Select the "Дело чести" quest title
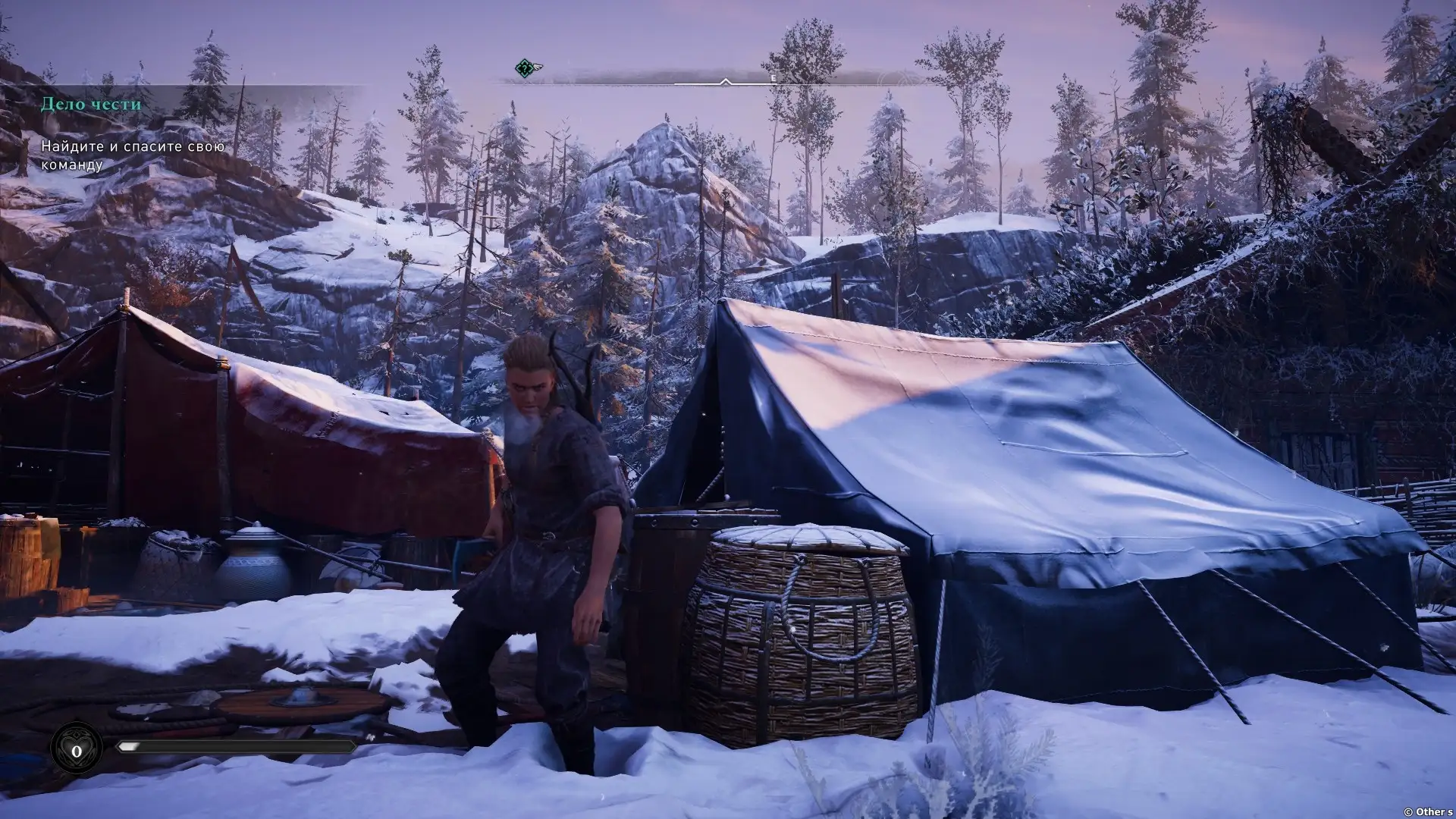This screenshot has height=819, width=1456. pyautogui.click(x=91, y=104)
